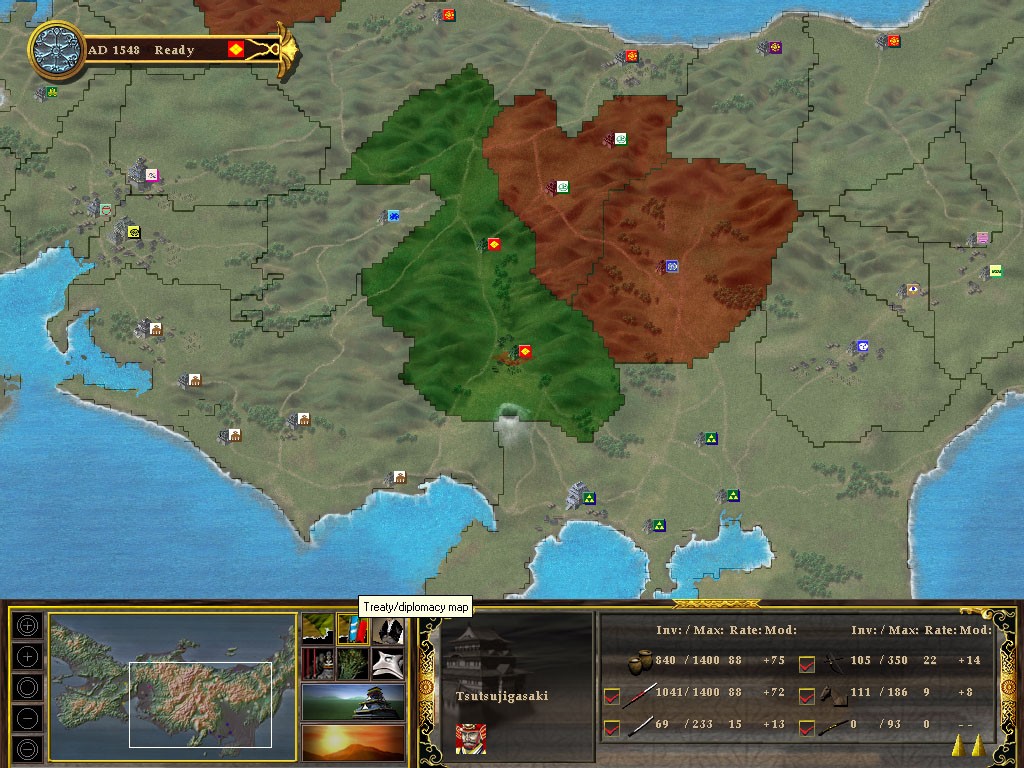Screen dimensions: 1024x768
Task: Select the green bamboo tree icon
Action: point(353,662)
